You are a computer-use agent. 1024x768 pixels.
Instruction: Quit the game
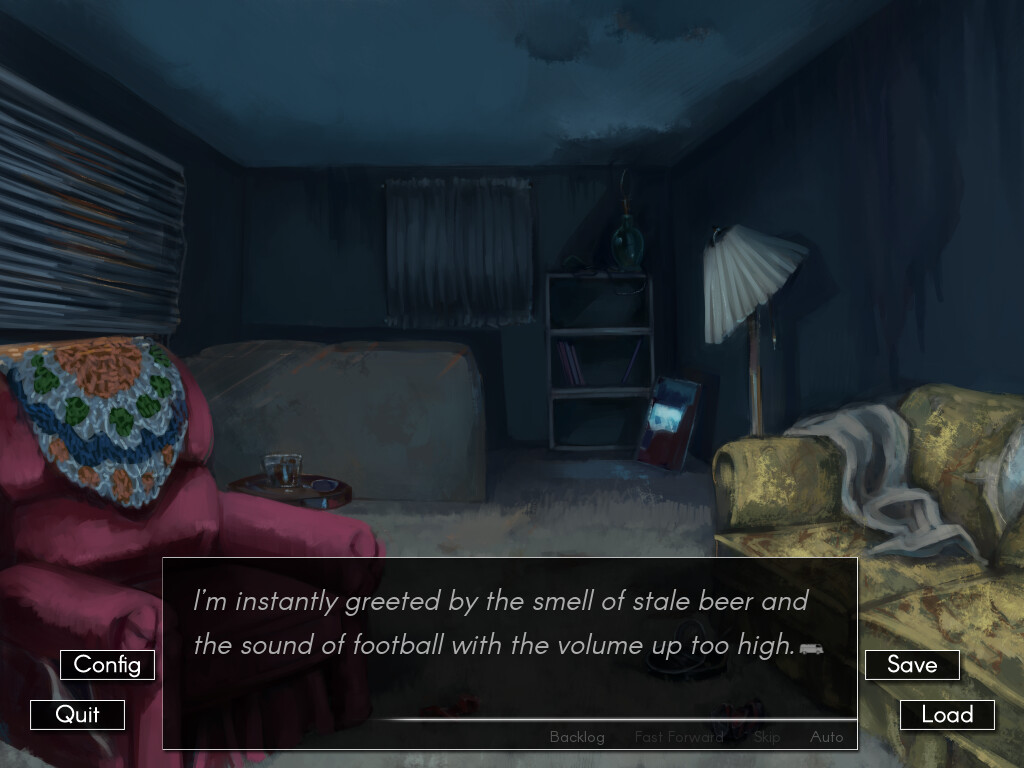pos(77,715)
